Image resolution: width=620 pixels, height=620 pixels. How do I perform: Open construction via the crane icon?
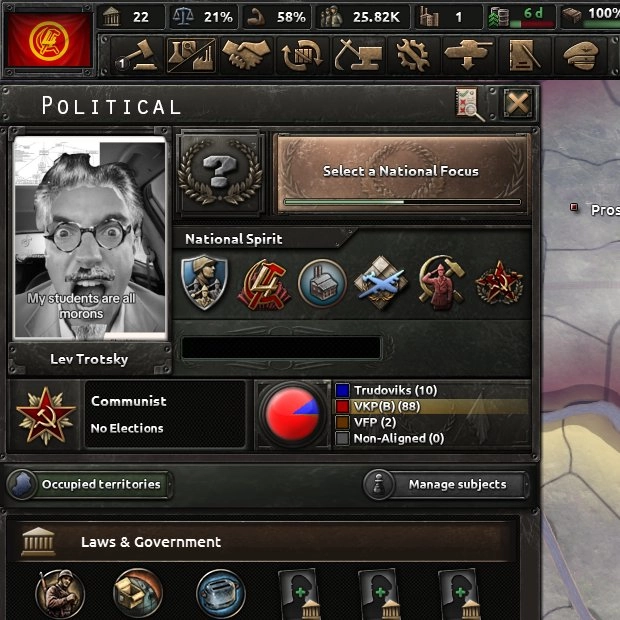pyautogui.click(x=355, y=55)
